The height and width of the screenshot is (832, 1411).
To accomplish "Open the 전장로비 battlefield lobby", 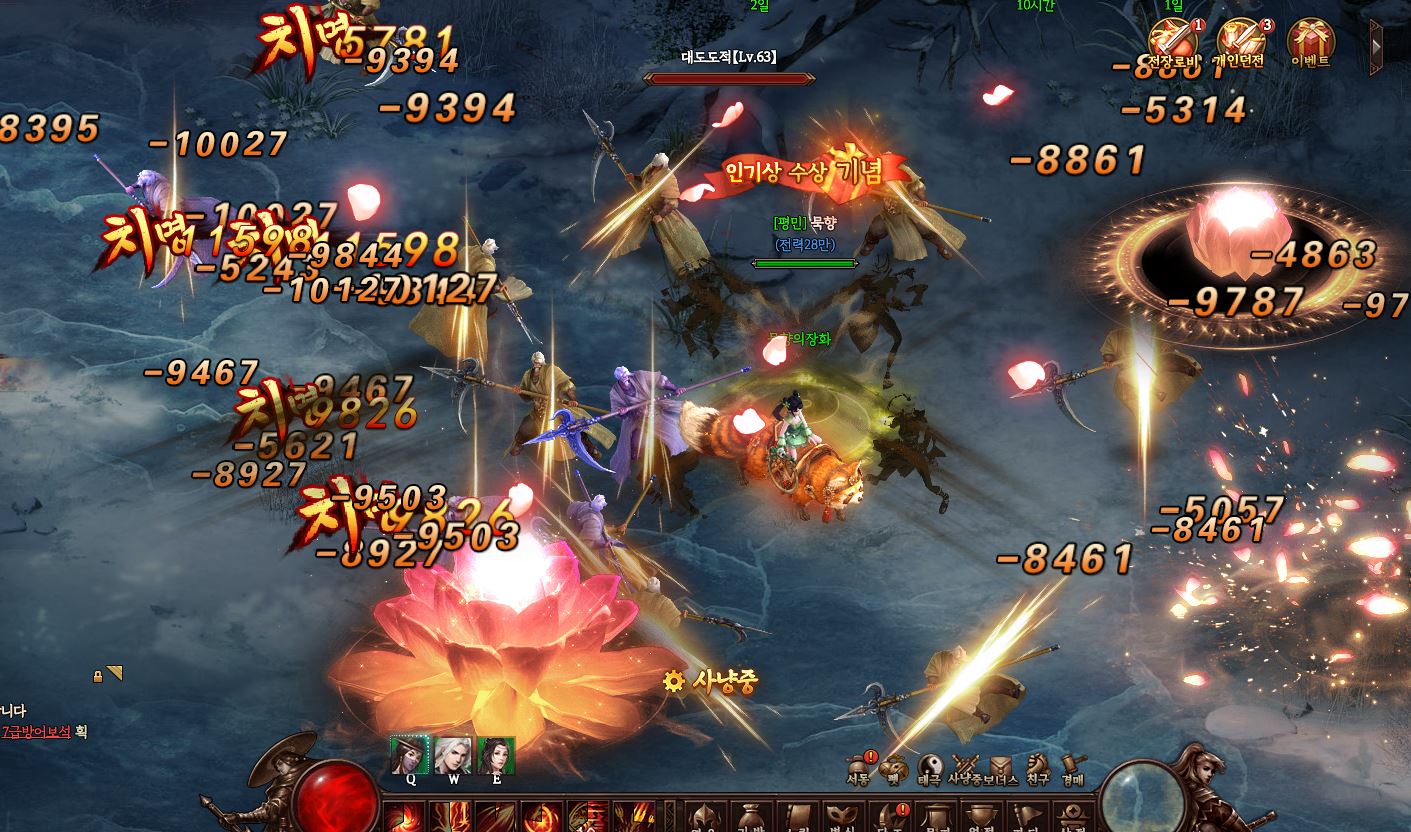I will point(1174,42).
